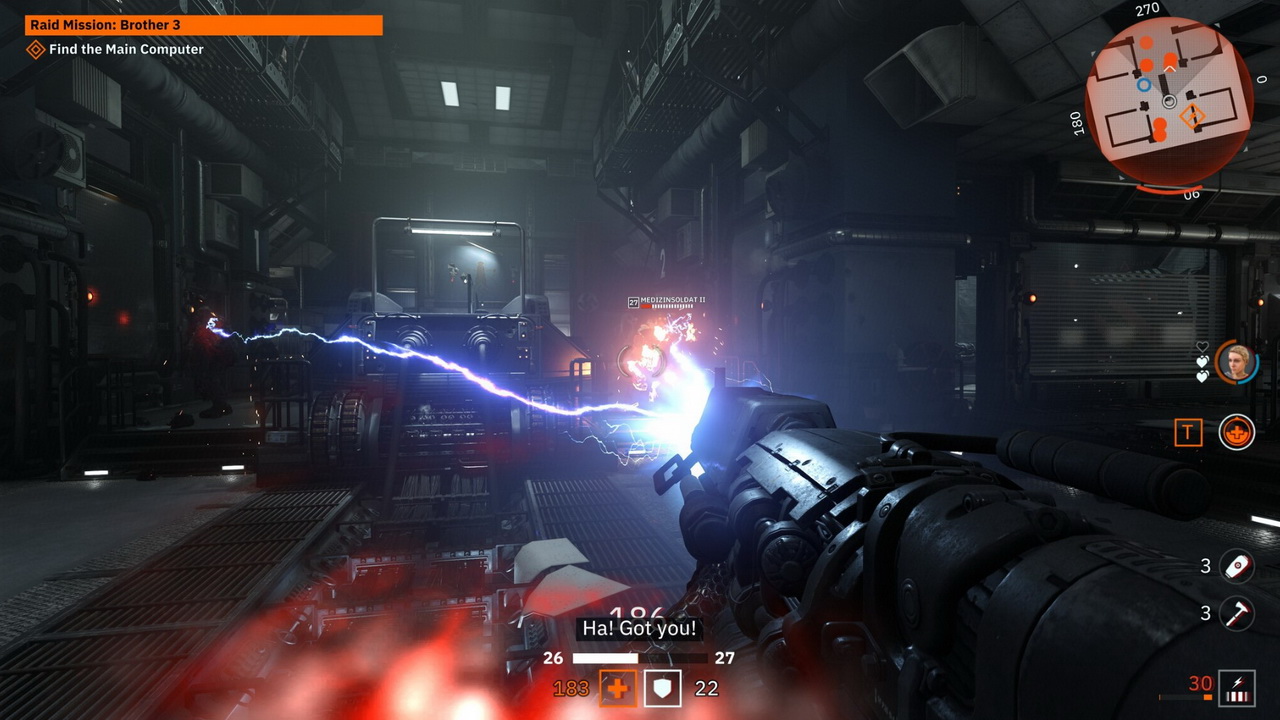This screenshot has width=1280, height=720.
Task: Select the co-op partner portrait
Action: click(1237, 361)
